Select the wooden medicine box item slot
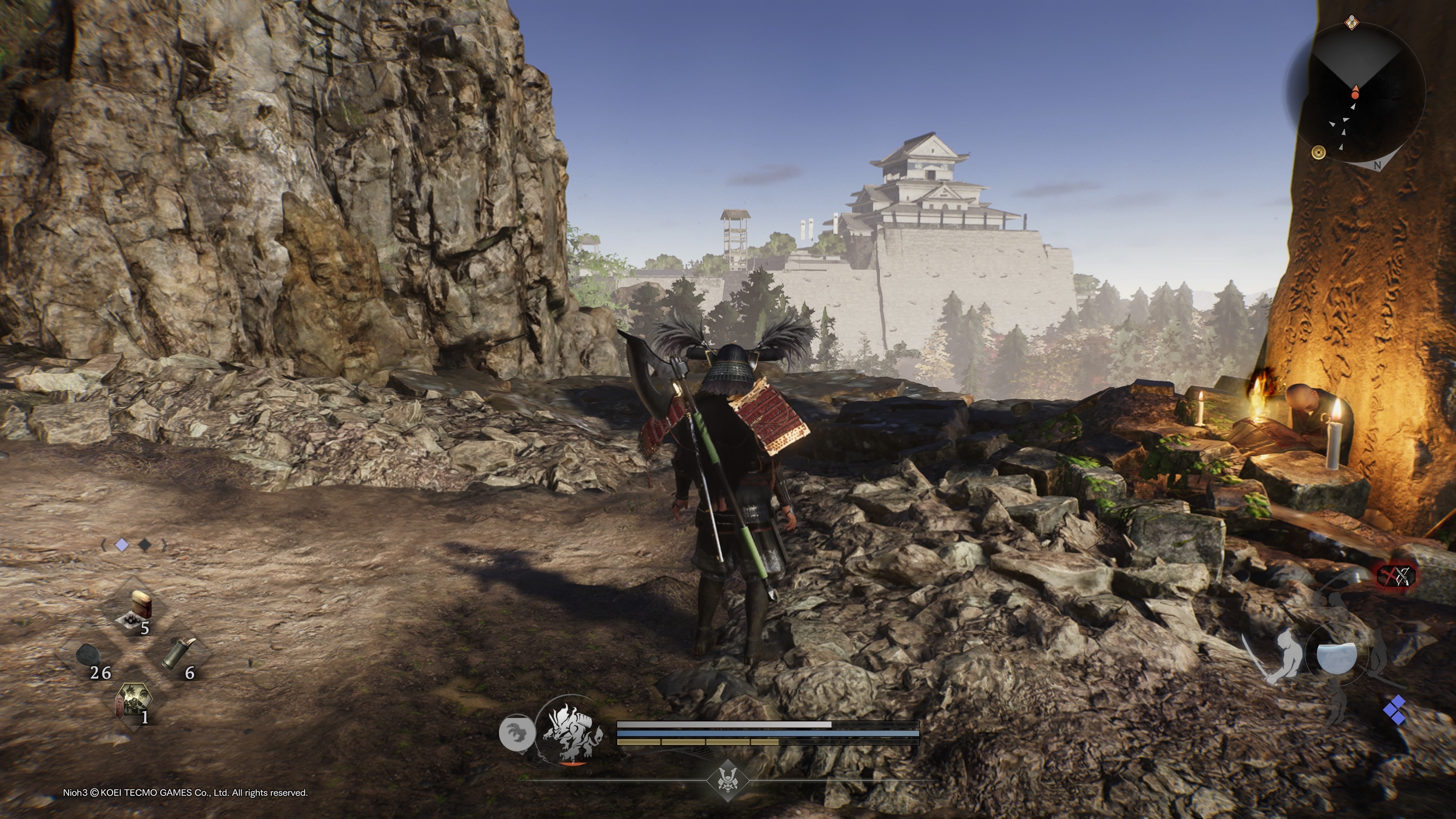The width and height of the screenshot is (1456, 819). (x=137, y=609)
